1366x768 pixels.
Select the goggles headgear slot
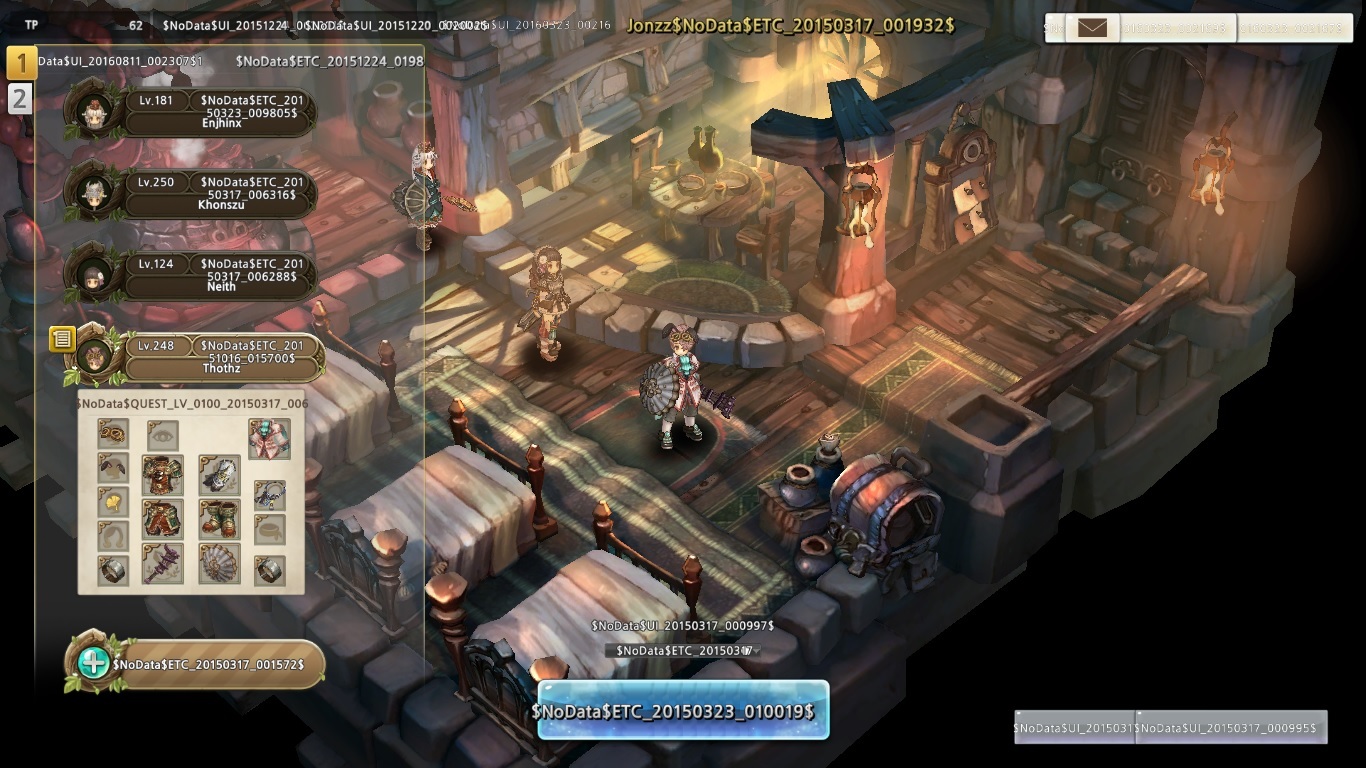113,434
